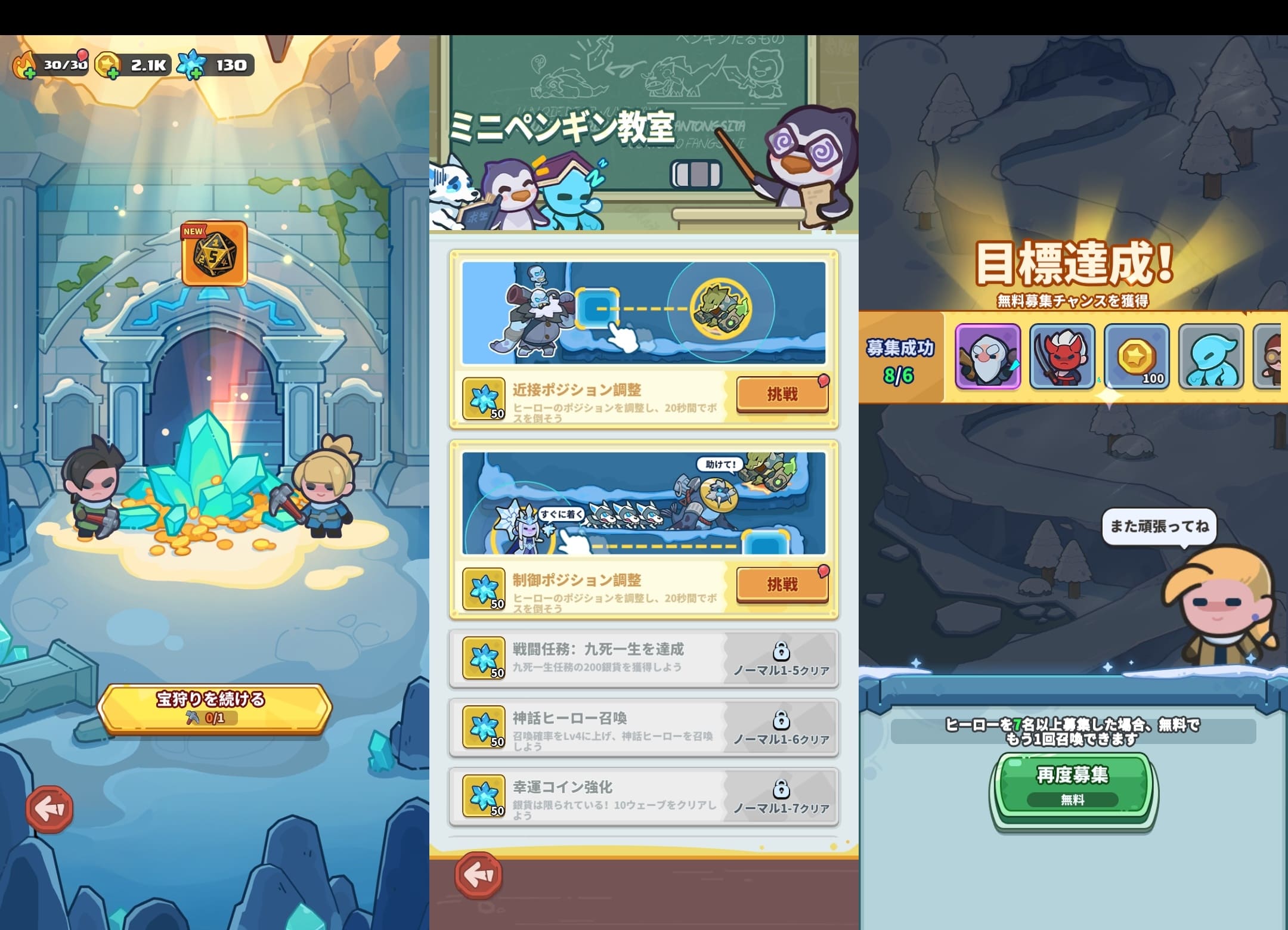
Task: Select the white-bearded hero portrait in 募集成功 row
Action: tap(988, 358)
